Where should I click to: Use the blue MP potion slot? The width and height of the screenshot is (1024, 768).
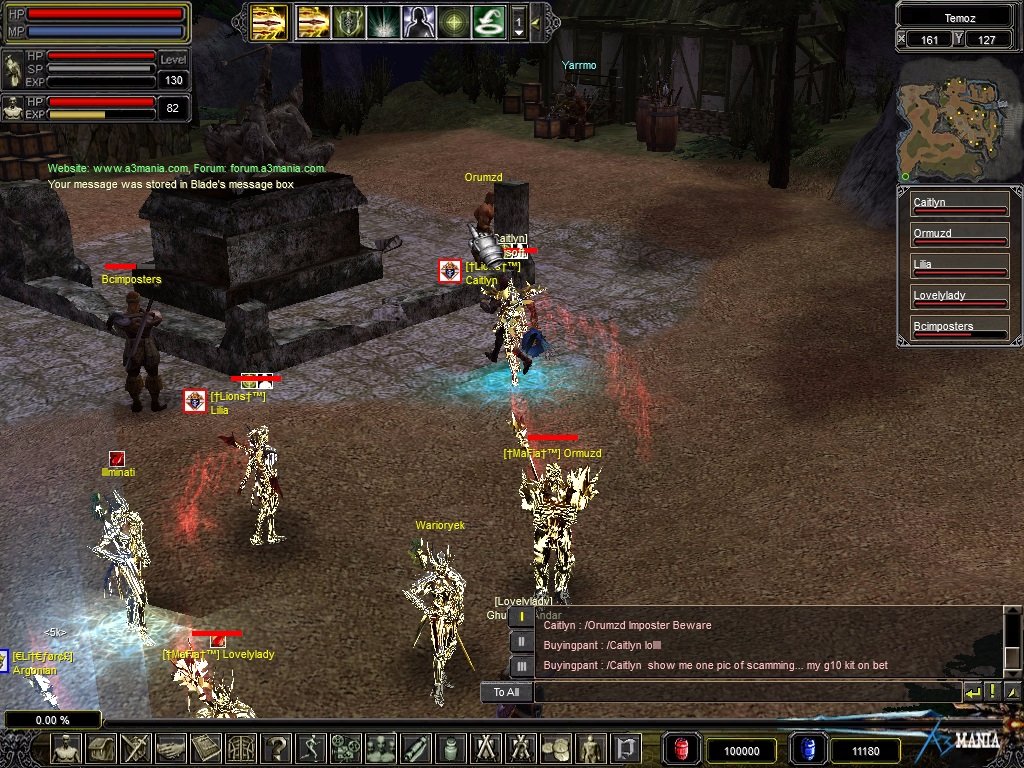806,749
